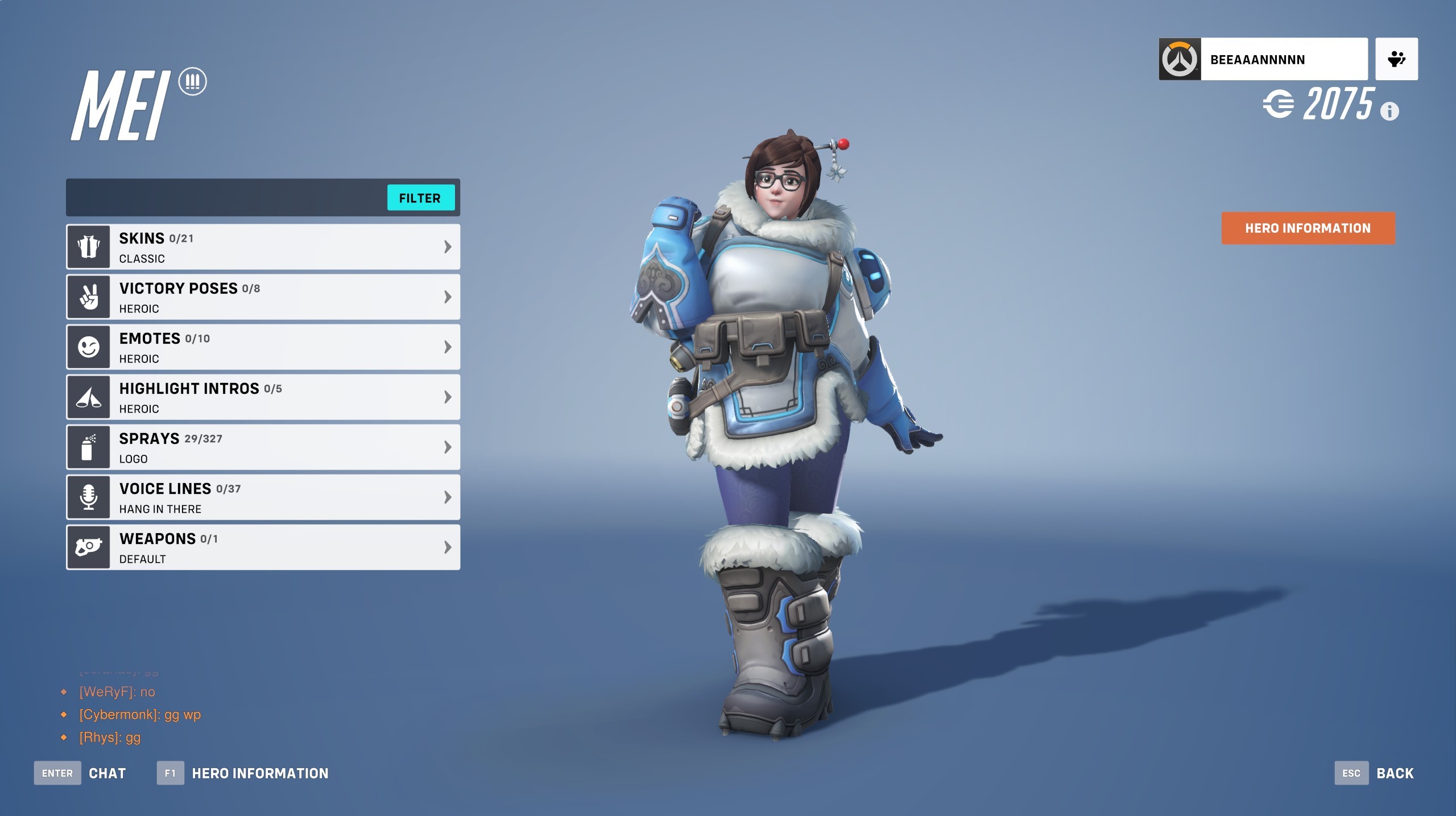Open Hero Information

1308,228
